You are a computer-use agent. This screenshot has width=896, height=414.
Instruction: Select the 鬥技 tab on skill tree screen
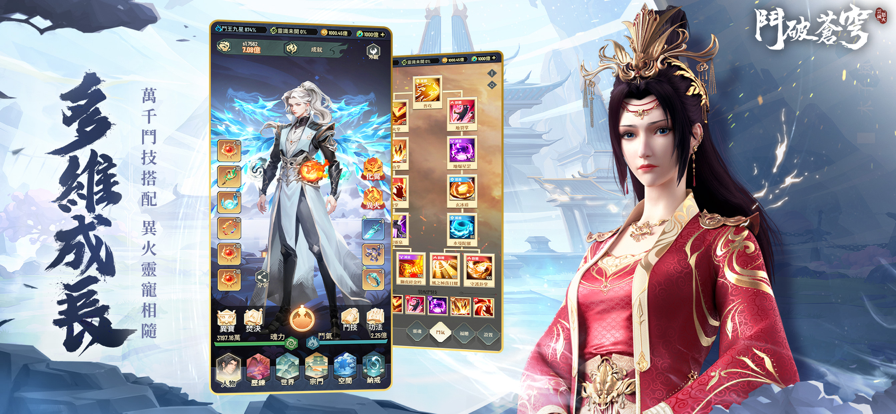coord(438,330)
